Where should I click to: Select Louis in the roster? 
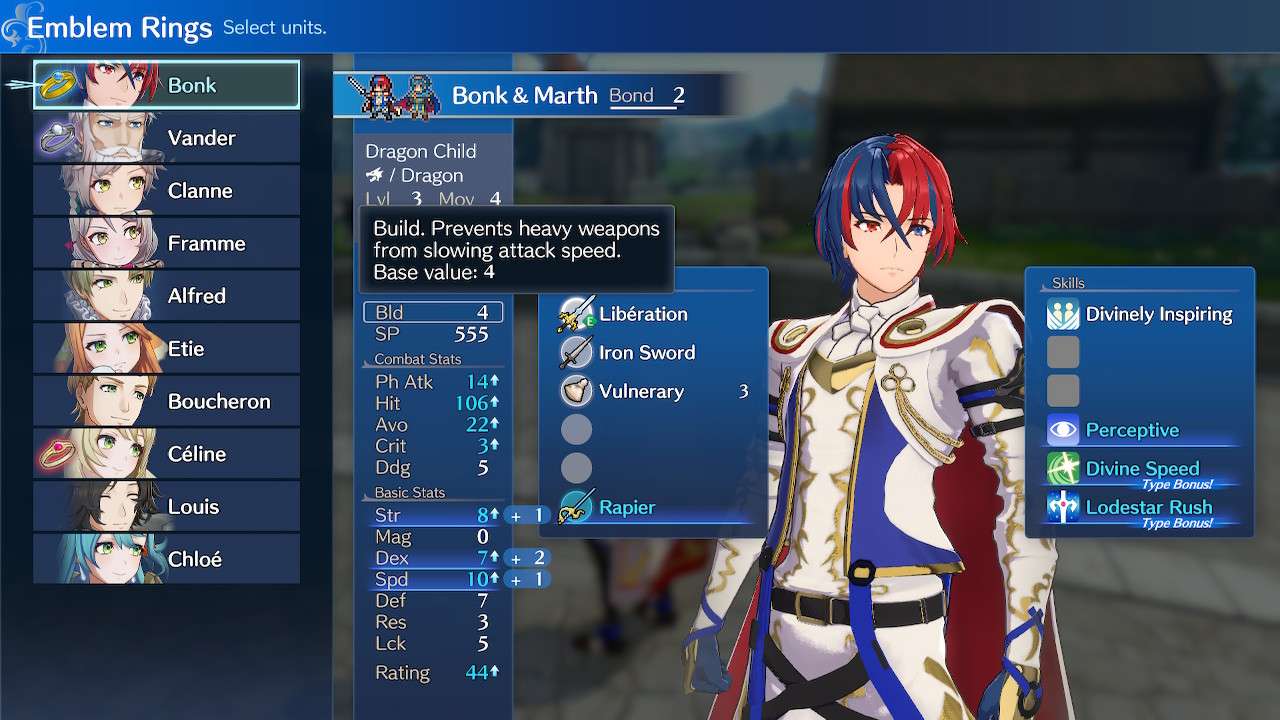pyautogui.click(x=167, y=506)
